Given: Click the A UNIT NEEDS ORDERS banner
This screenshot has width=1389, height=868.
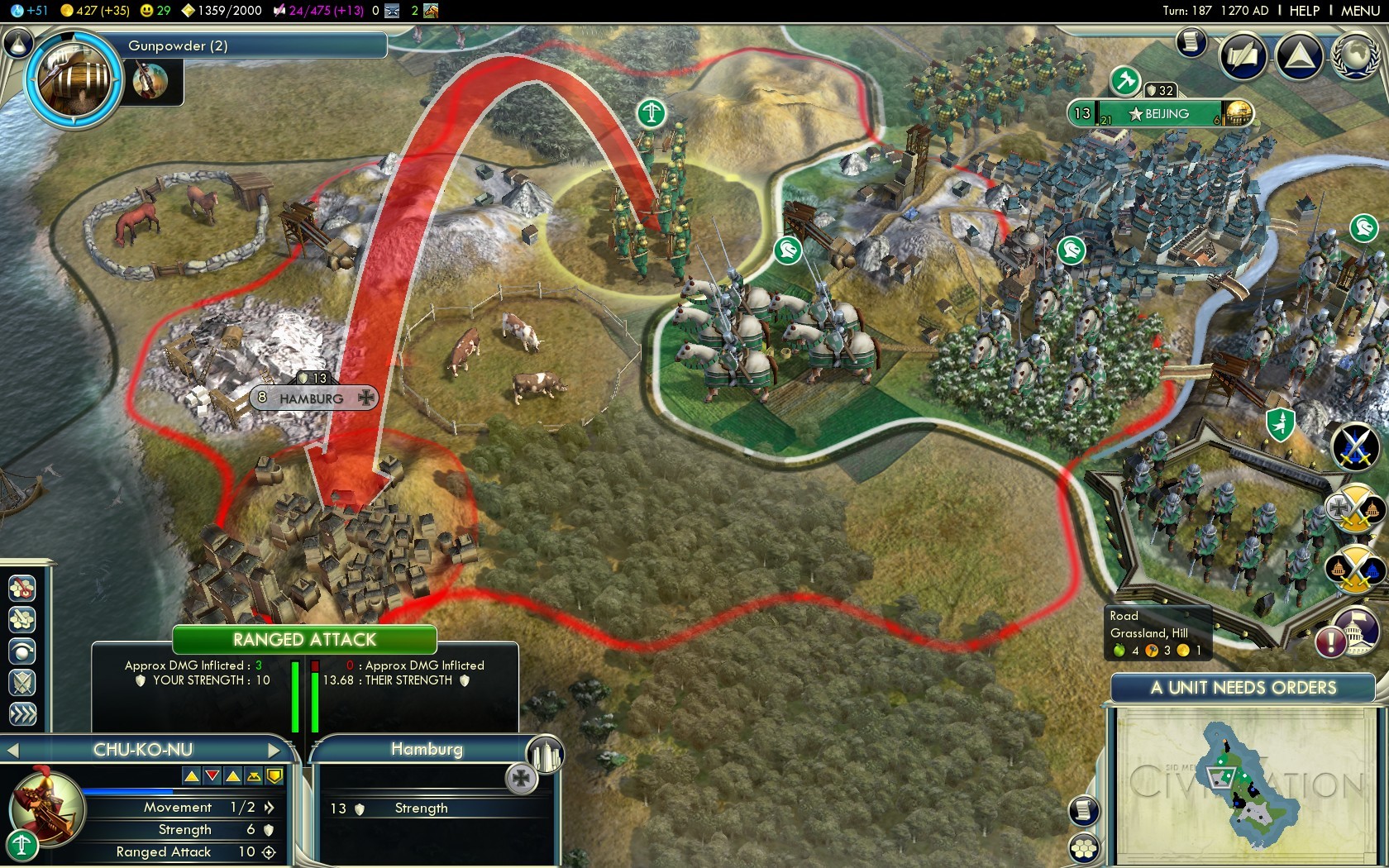Looking at the screenshot, I should [x=1240, y=688].
